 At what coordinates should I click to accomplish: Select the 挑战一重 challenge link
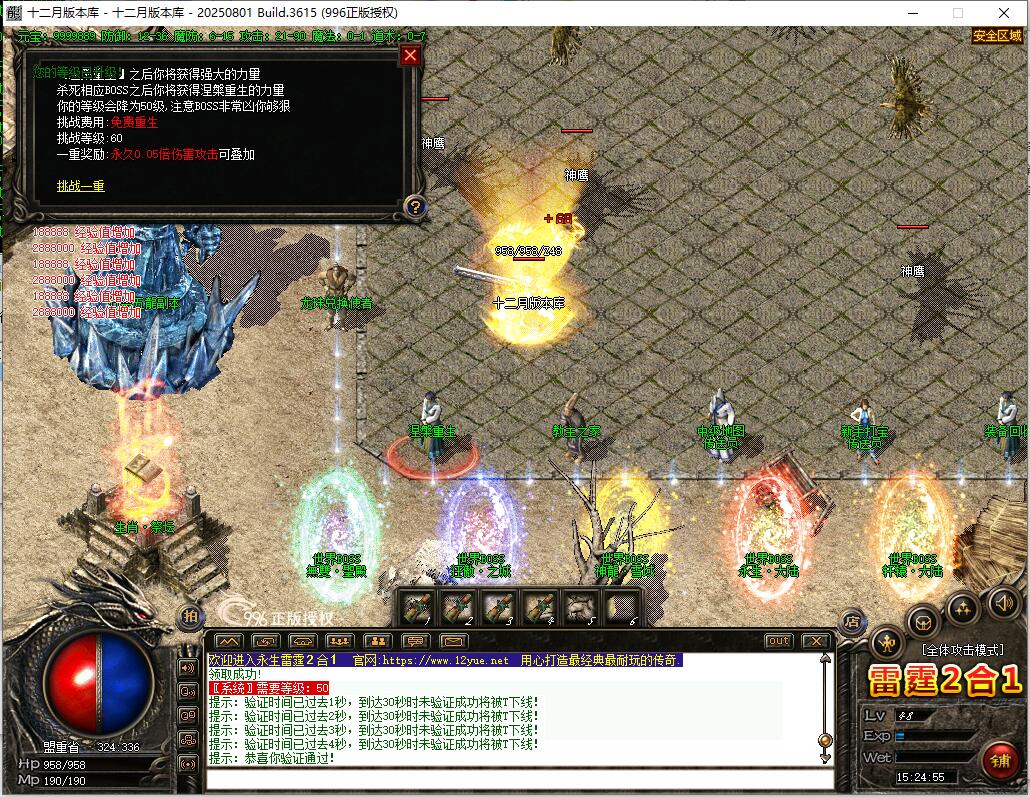[x=80, y=186]
